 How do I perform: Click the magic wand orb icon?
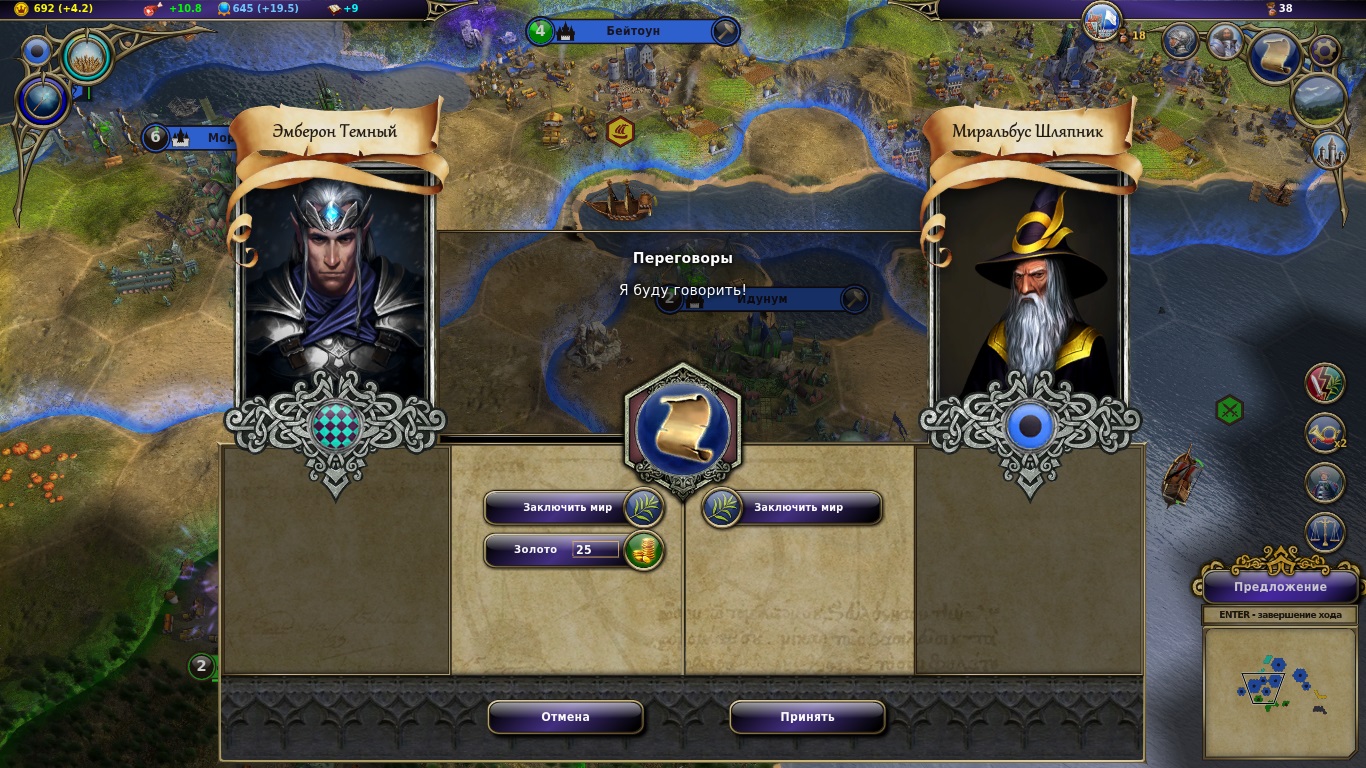point(43,101)
